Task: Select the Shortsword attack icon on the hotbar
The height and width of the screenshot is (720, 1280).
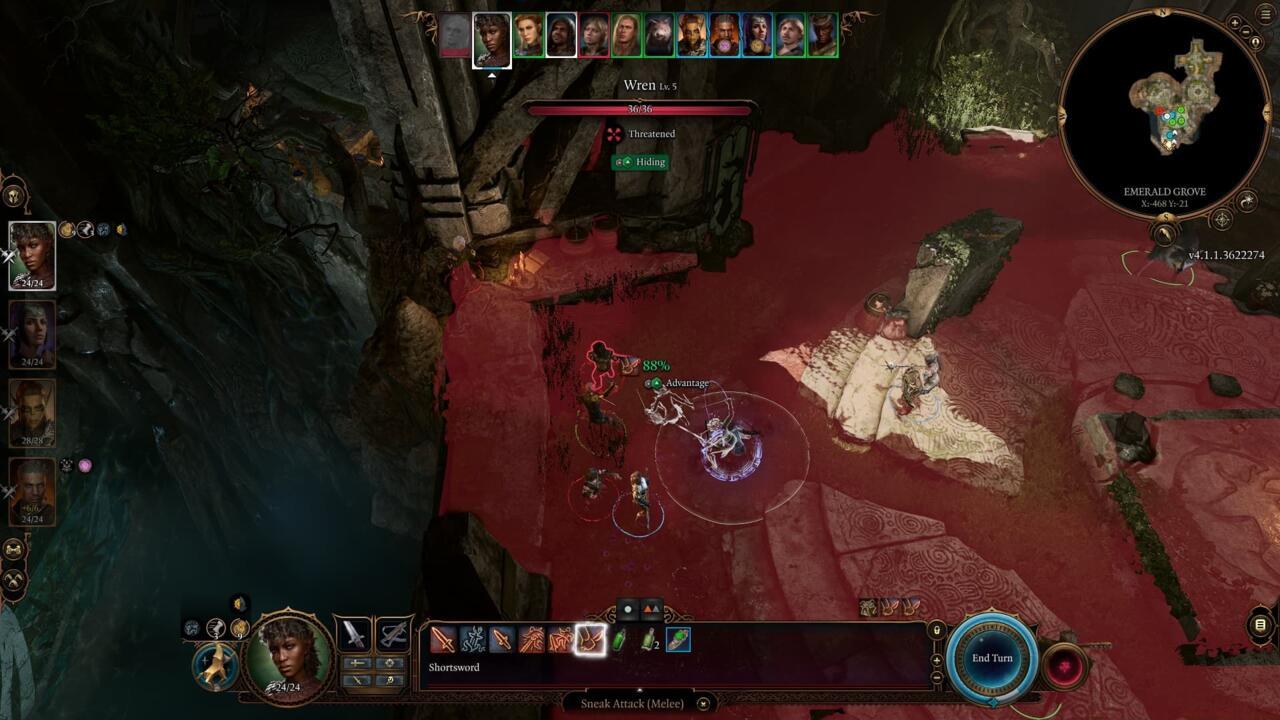Action: point(444,639)
